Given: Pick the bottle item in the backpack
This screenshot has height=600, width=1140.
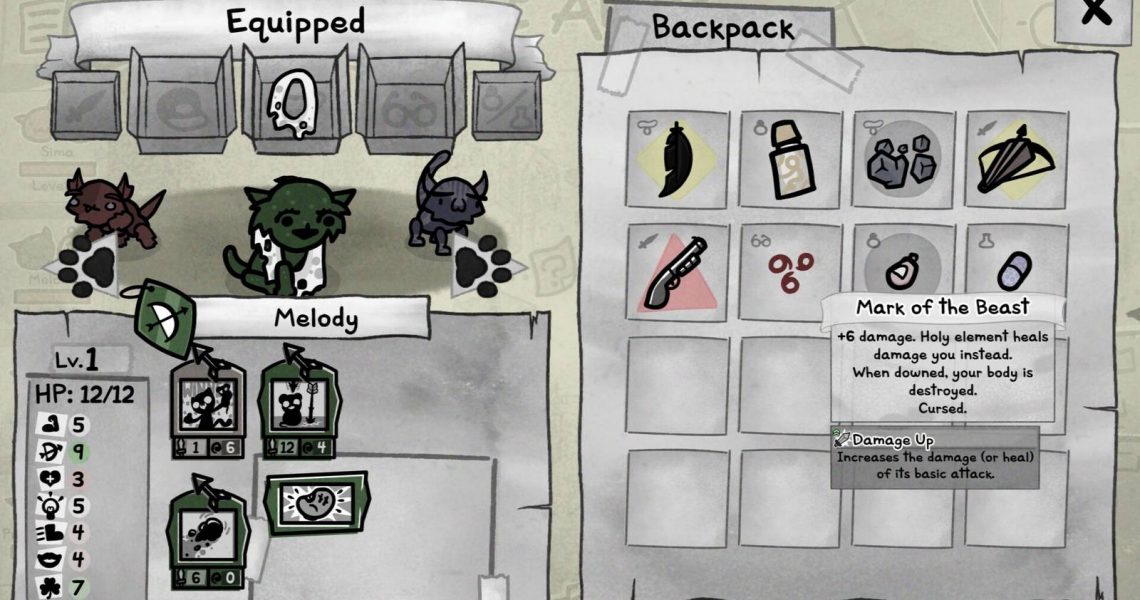Looking at the screenshot, I should click(x=791, y=160).
